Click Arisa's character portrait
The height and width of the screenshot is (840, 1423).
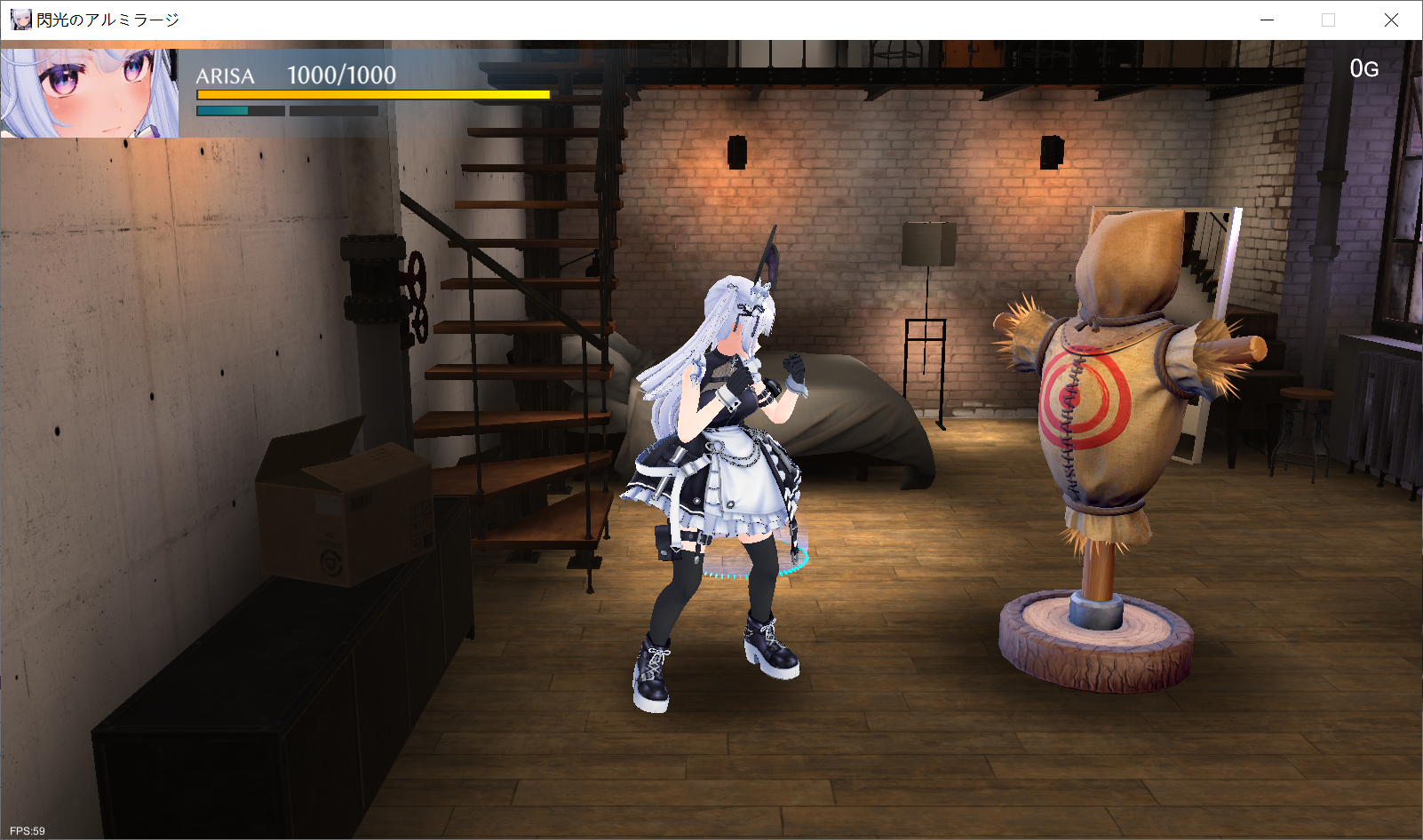coord(89,93)
